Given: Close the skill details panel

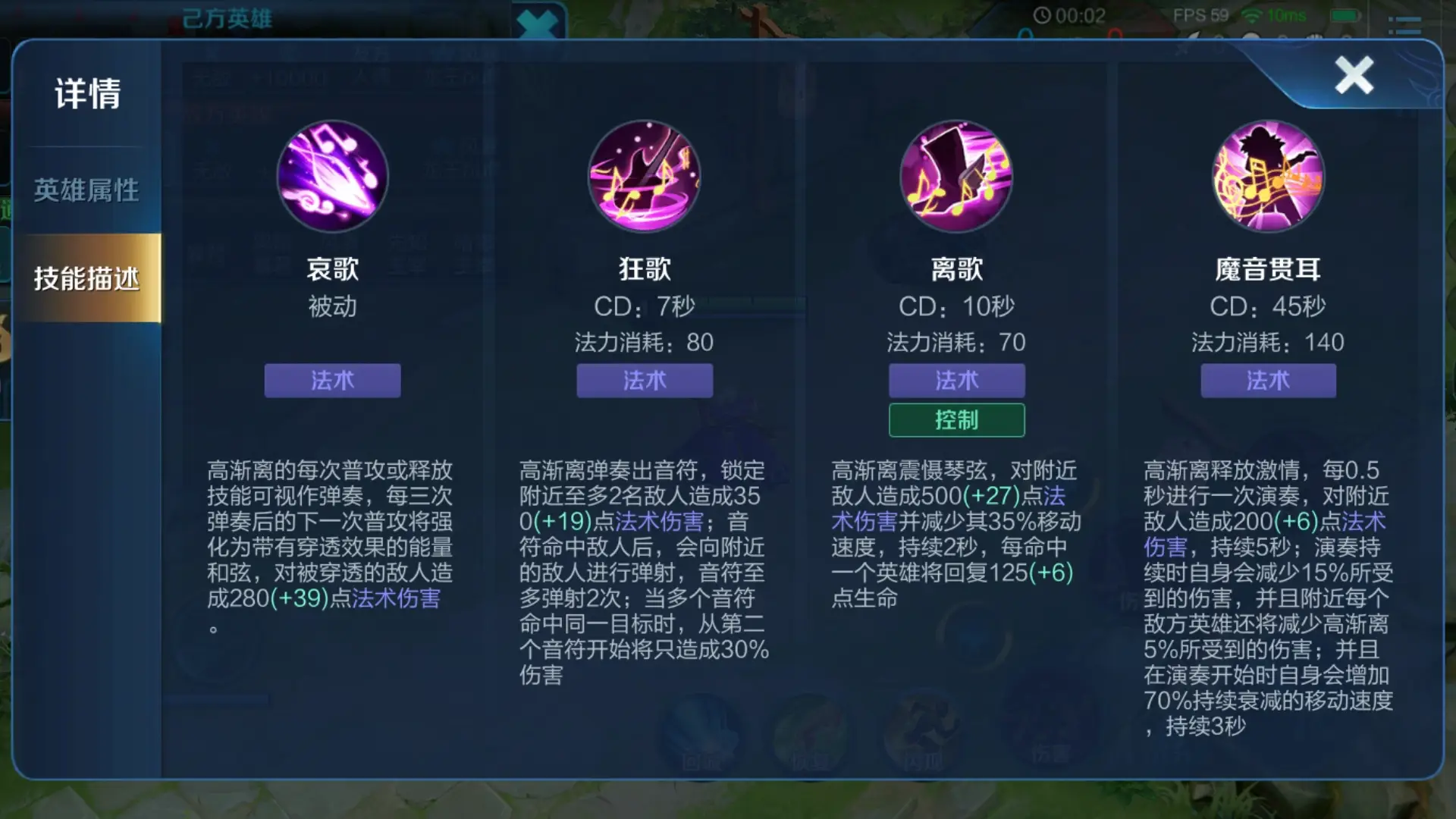Looking at the screenshot, I should point(1354,76).
